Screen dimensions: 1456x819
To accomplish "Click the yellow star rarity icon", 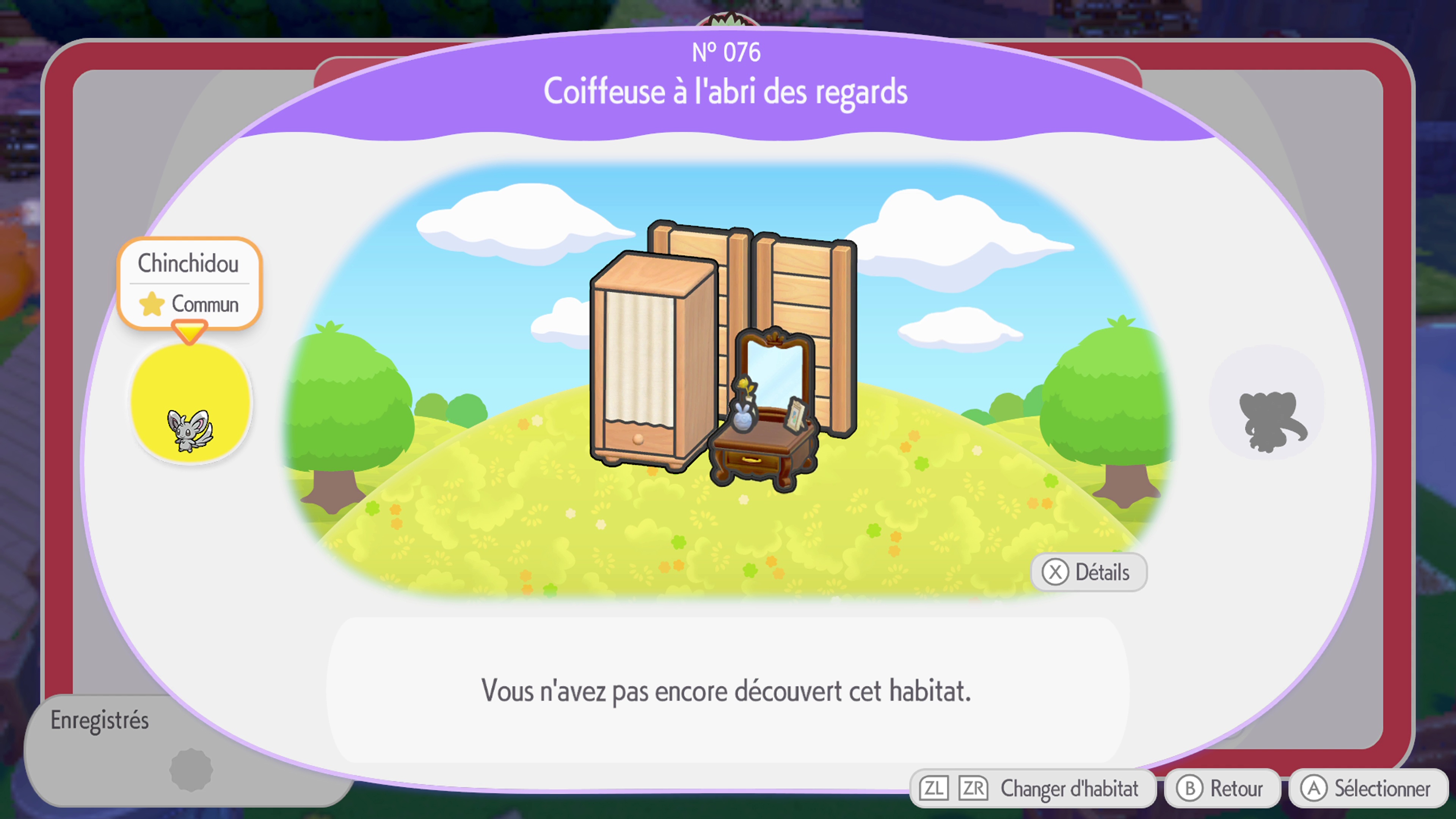I will coord(152,304).
